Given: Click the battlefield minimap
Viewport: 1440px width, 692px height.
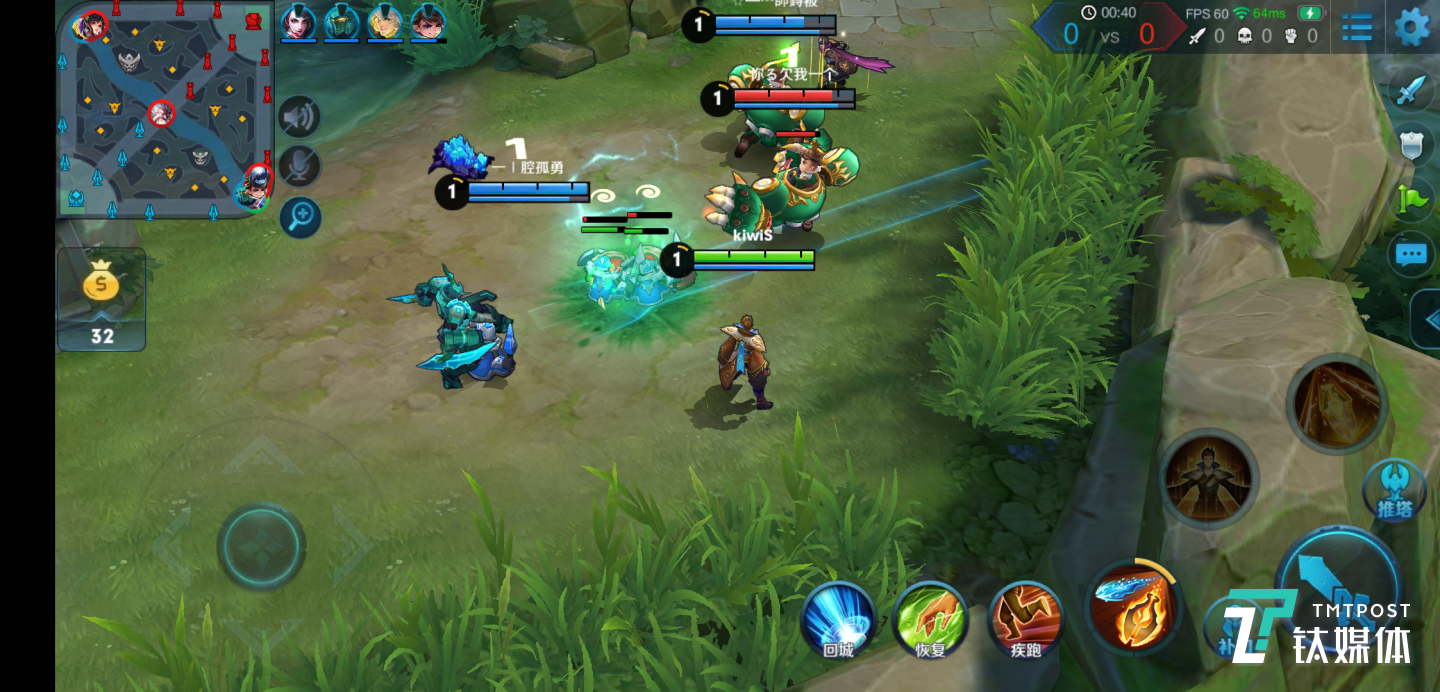Looking at the screenshot, I should point(165,108).
